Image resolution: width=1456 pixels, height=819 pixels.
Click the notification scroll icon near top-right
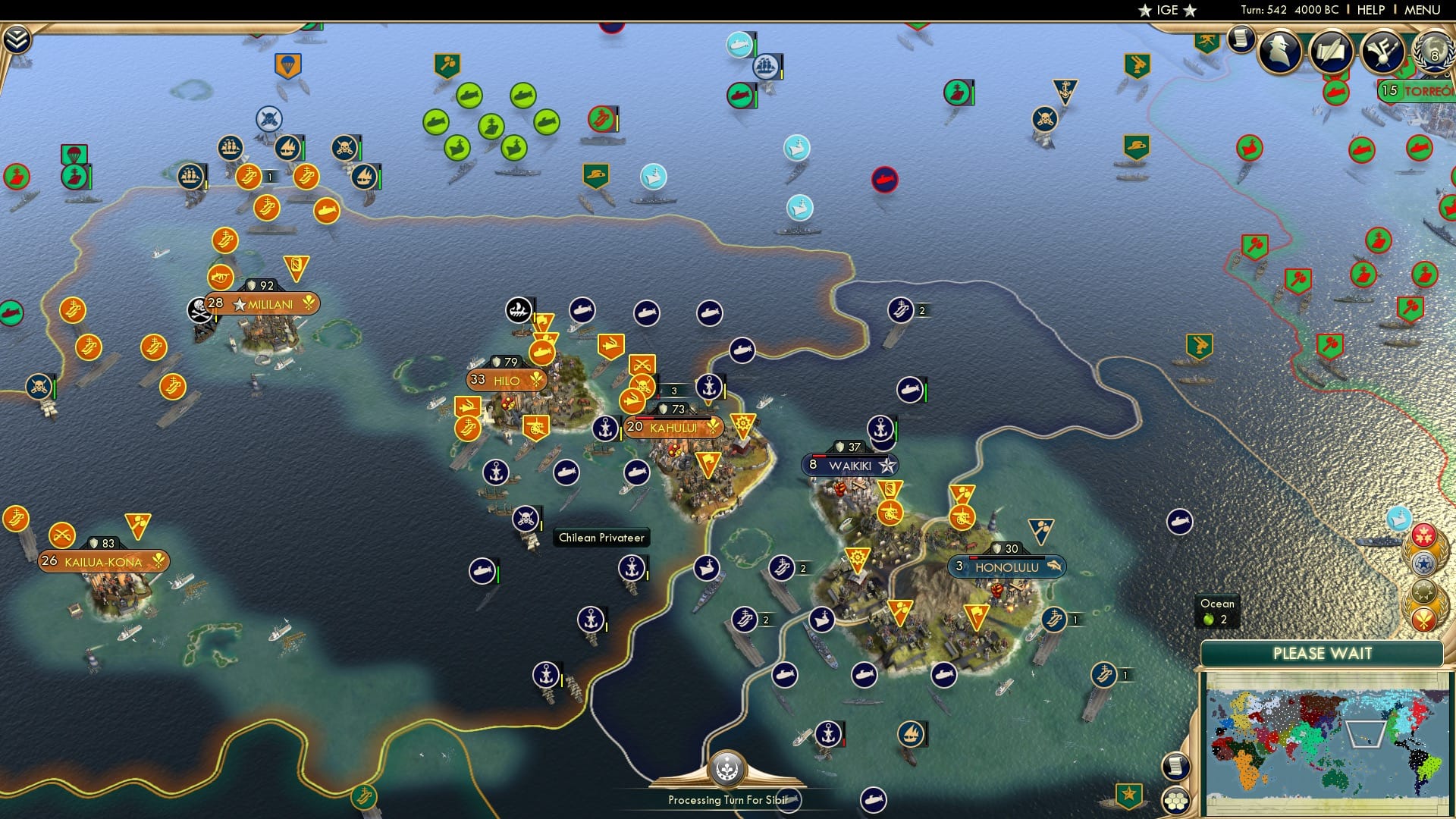tap(1241, 39)
